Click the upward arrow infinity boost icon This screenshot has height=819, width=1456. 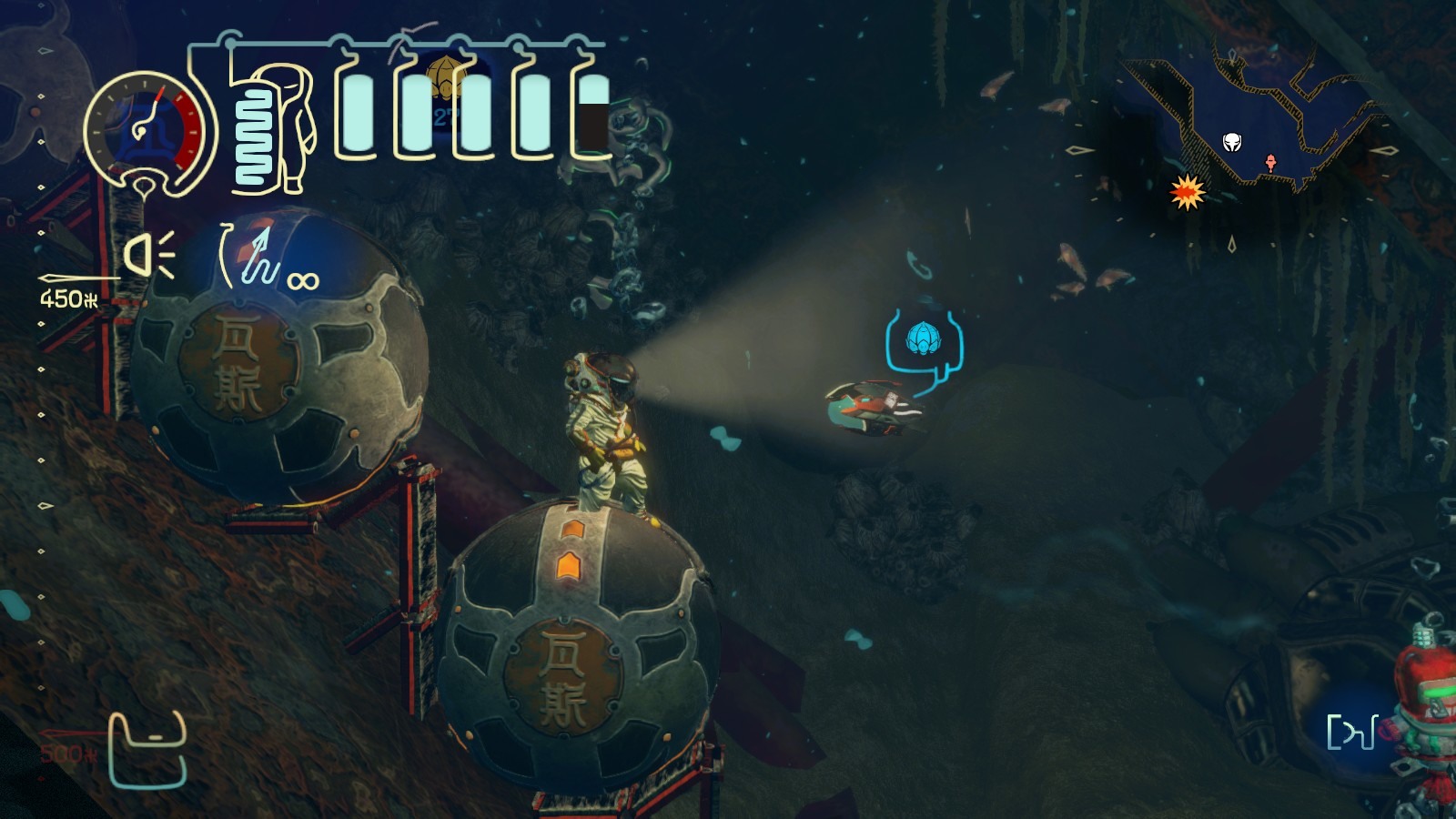(x=258, y=255)
